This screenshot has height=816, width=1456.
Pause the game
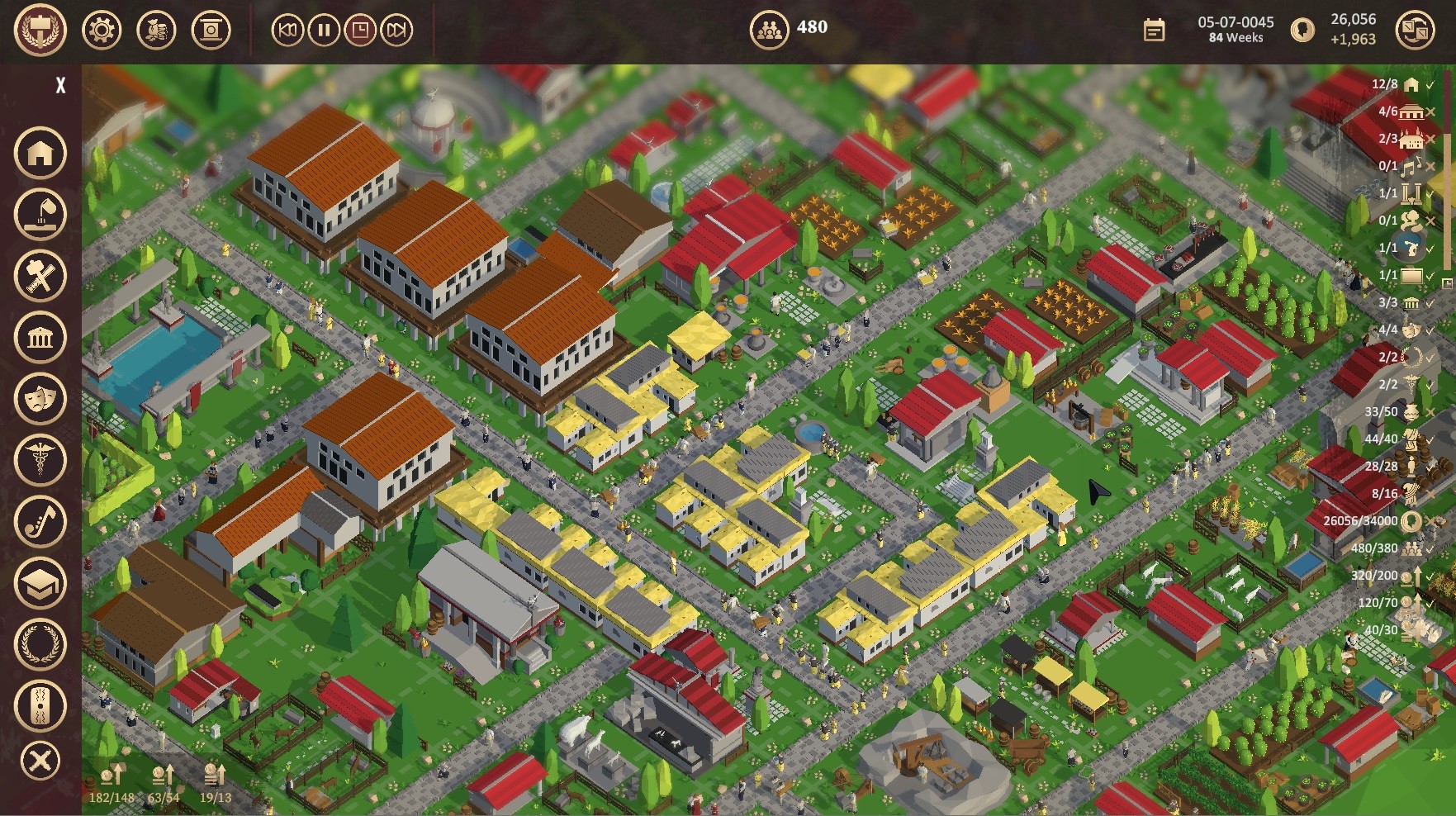click(324, 31)
